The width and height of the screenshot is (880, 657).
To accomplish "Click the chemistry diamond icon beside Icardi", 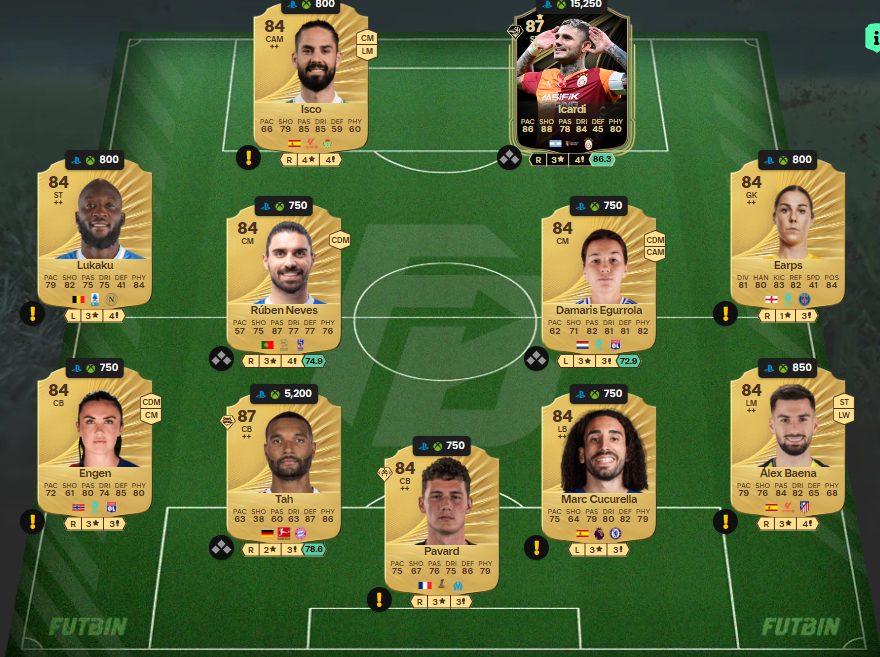I will pos(509,158).
